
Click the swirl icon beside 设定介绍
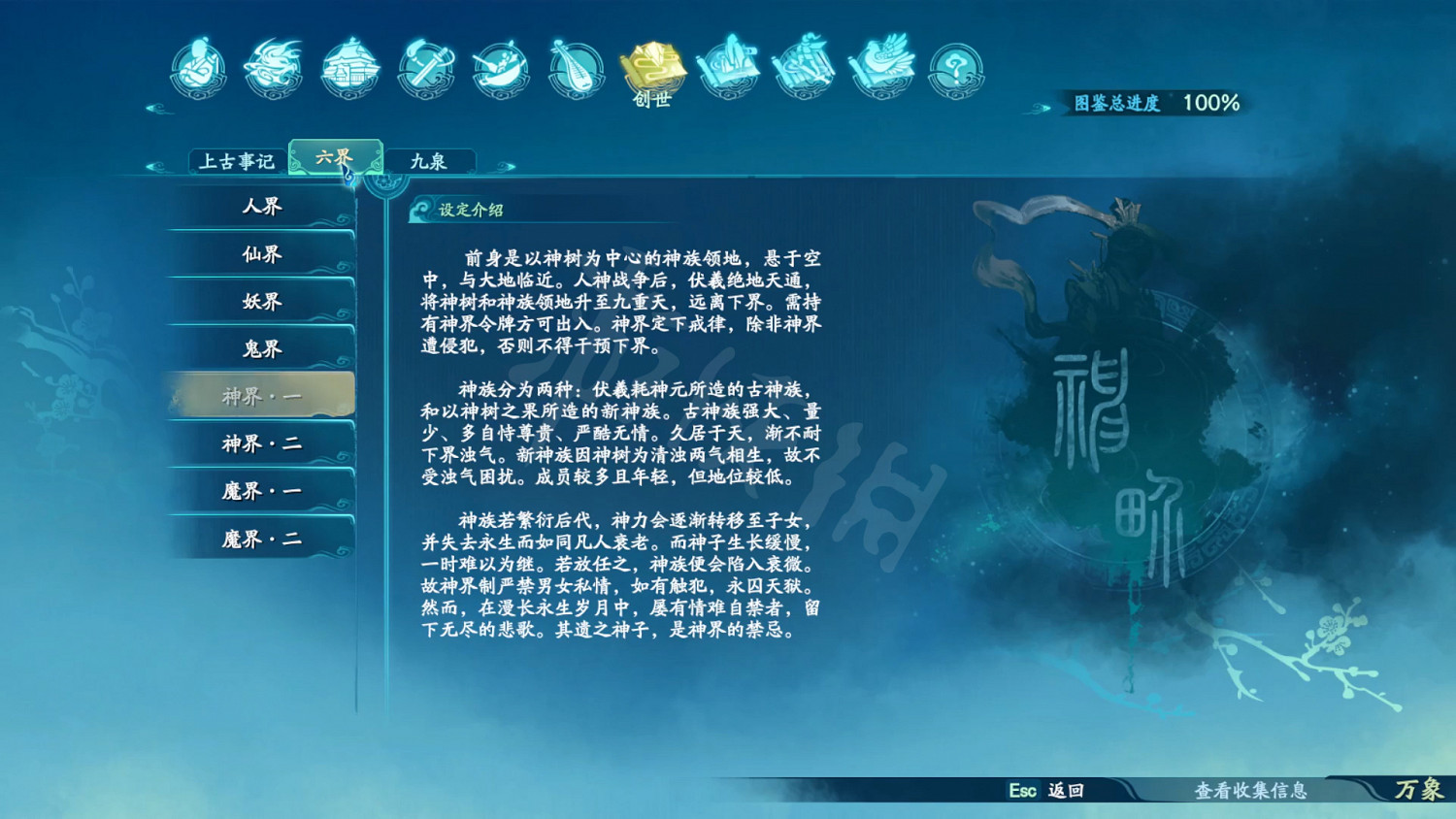(x=421, y=208)
